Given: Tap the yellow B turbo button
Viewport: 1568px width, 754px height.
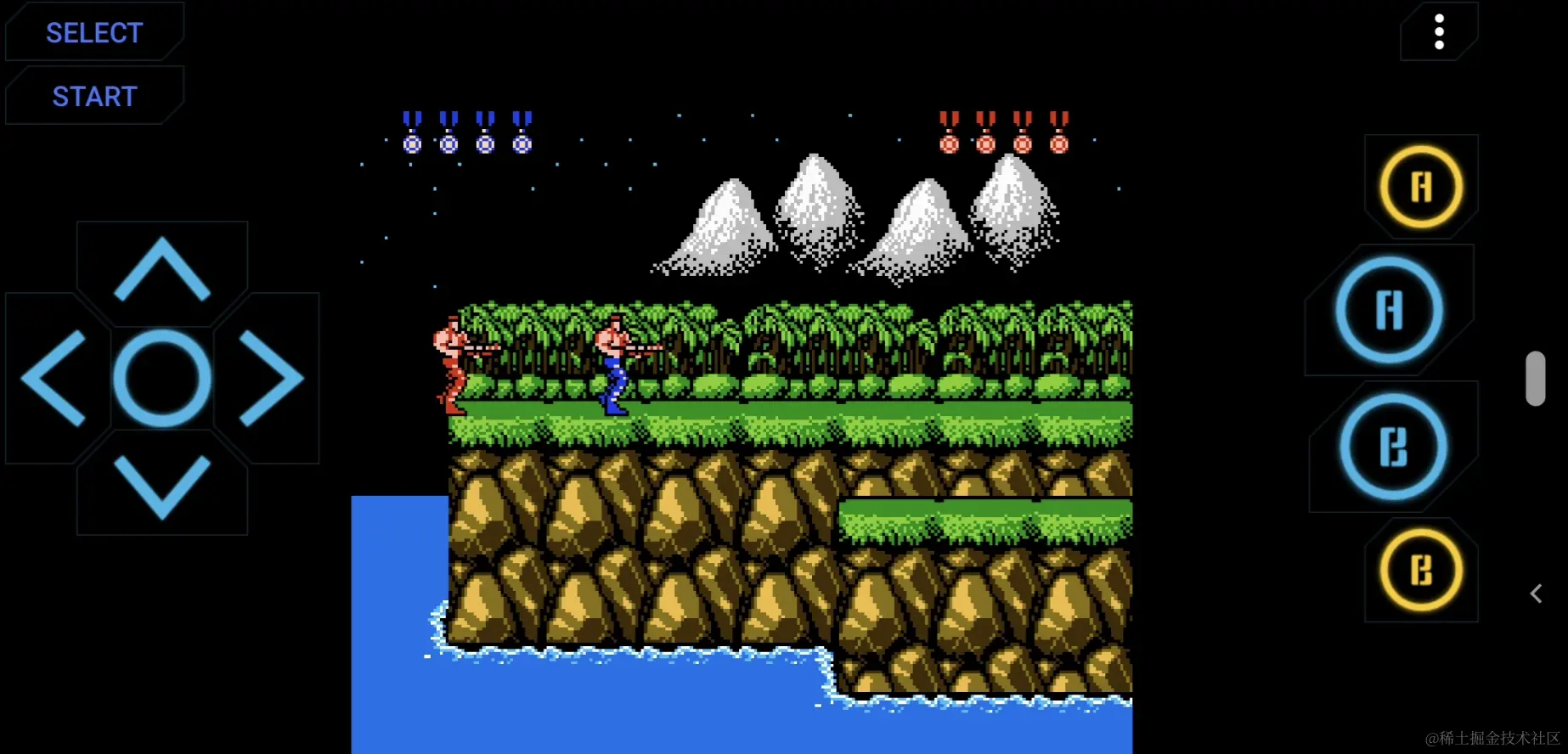Looking at the screenshot, I should tap(1421, 571).
